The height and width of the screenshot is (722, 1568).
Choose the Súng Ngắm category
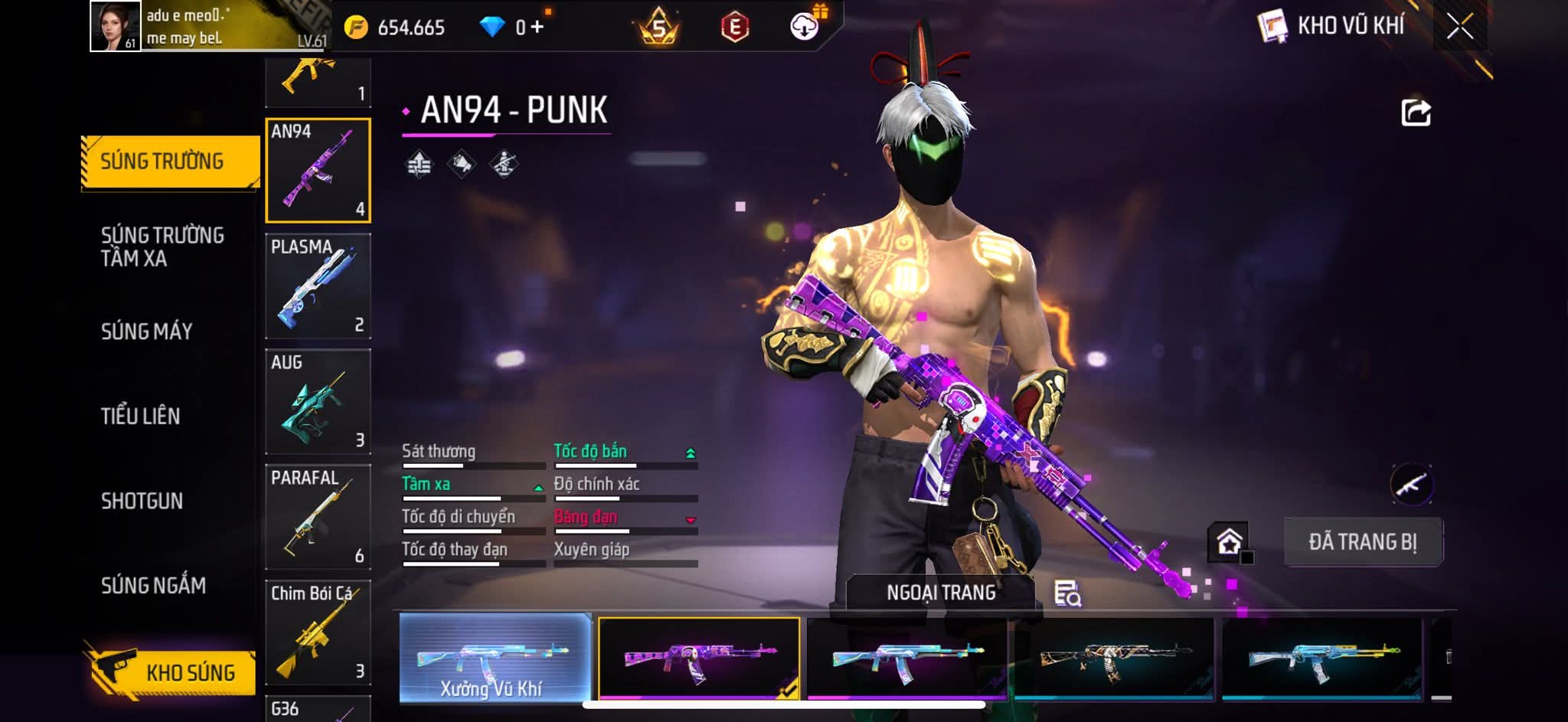153,586
